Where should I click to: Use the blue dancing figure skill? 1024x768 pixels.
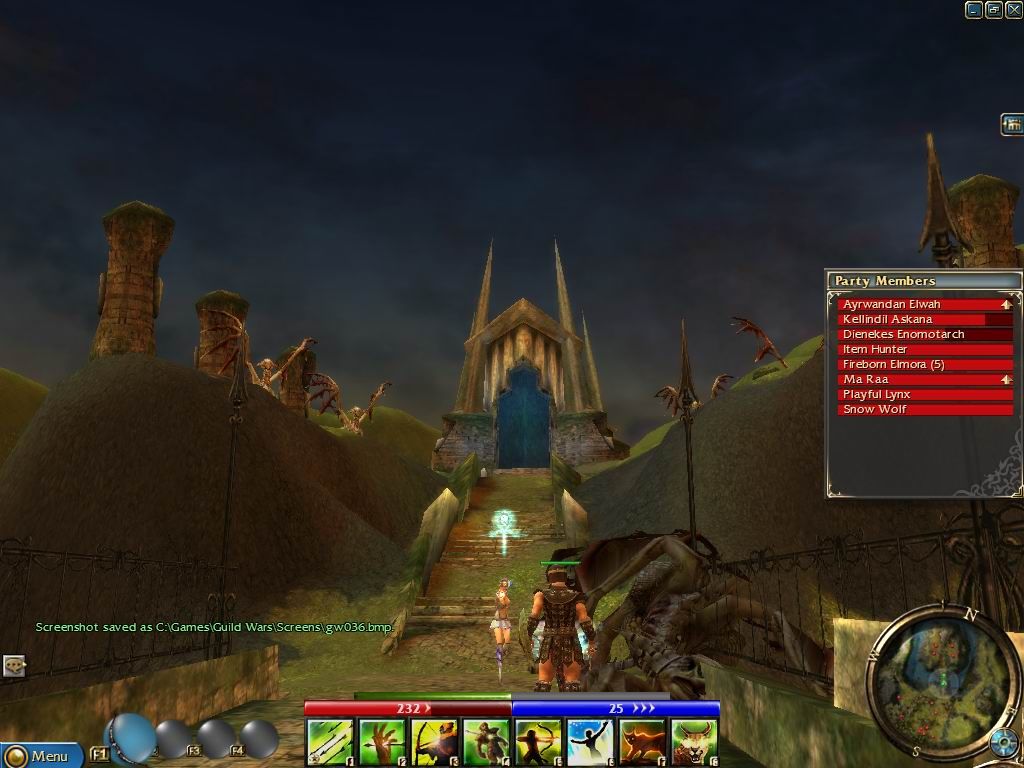tap(590, 743)
